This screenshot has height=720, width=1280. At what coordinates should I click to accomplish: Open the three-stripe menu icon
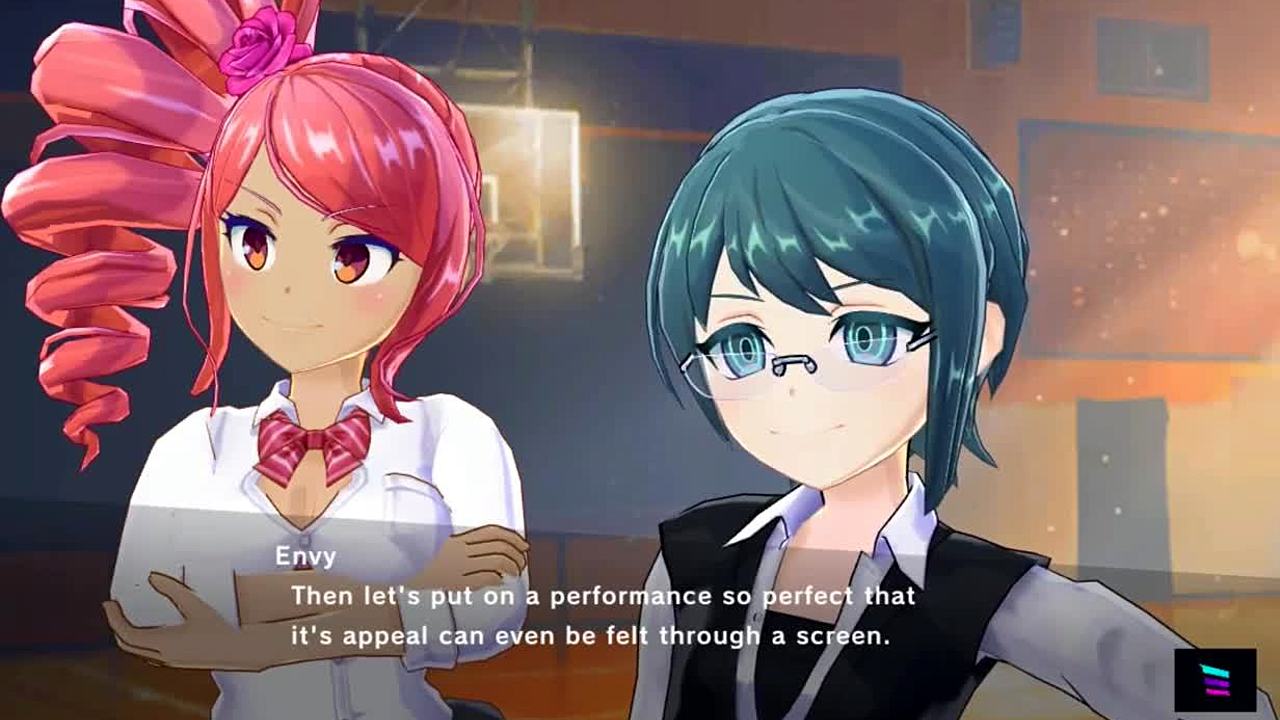click(1215, 680)
